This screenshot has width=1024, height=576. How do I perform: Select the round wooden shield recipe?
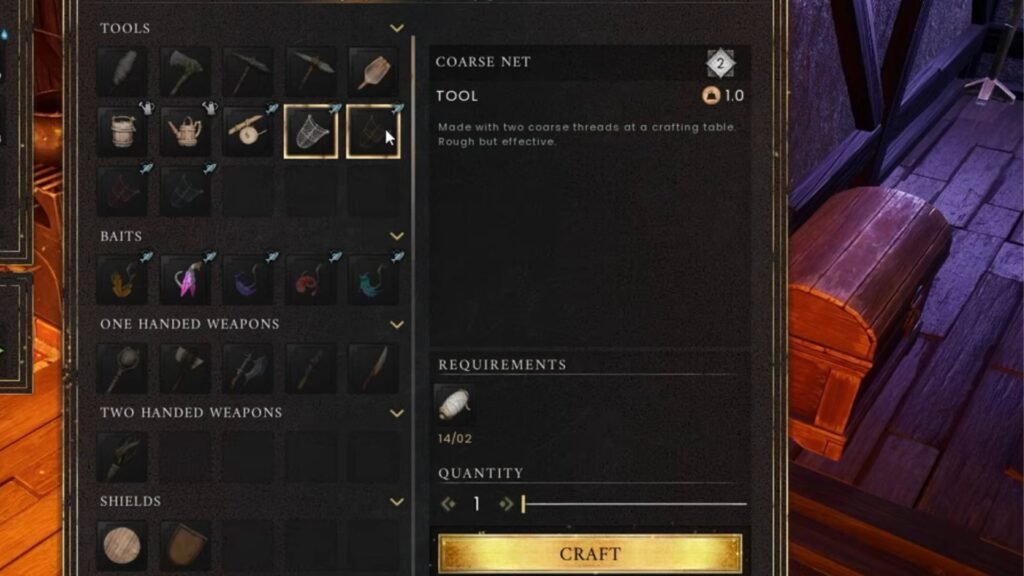click(123, 546)
